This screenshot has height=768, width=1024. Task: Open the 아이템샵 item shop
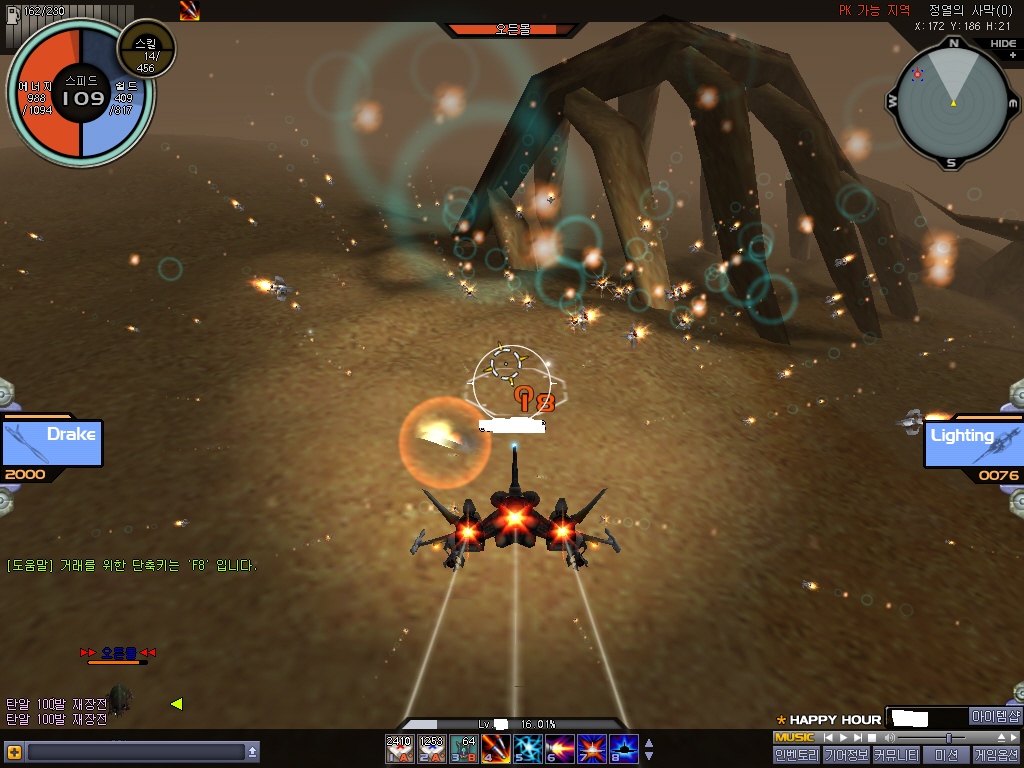[x=996, y=717]
